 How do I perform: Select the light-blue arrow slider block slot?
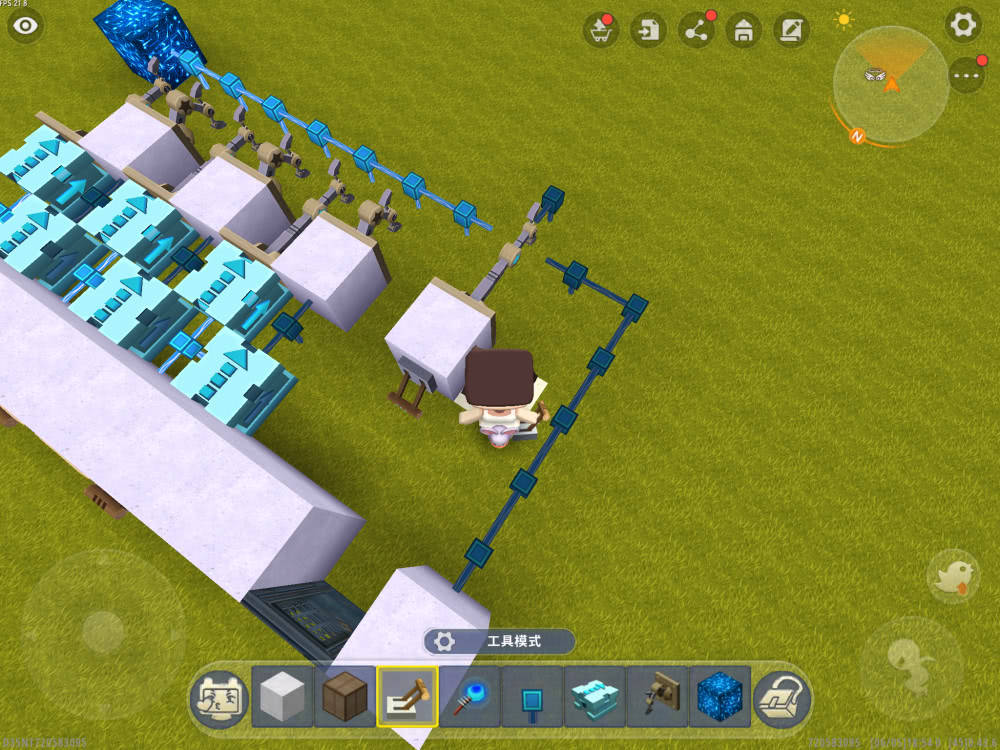(595, 696)
